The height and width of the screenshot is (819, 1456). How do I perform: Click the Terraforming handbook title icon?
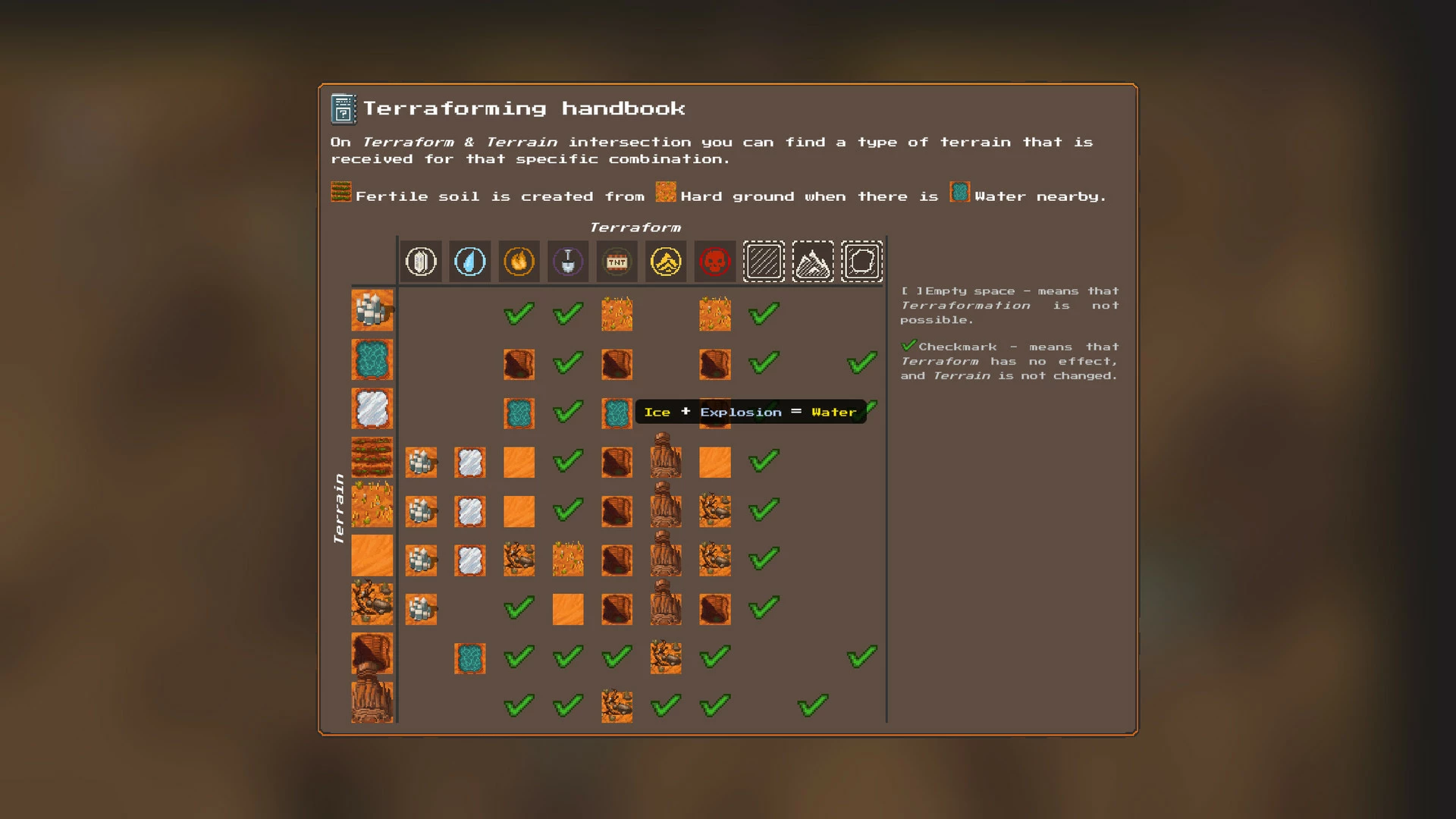pos(343,109)
